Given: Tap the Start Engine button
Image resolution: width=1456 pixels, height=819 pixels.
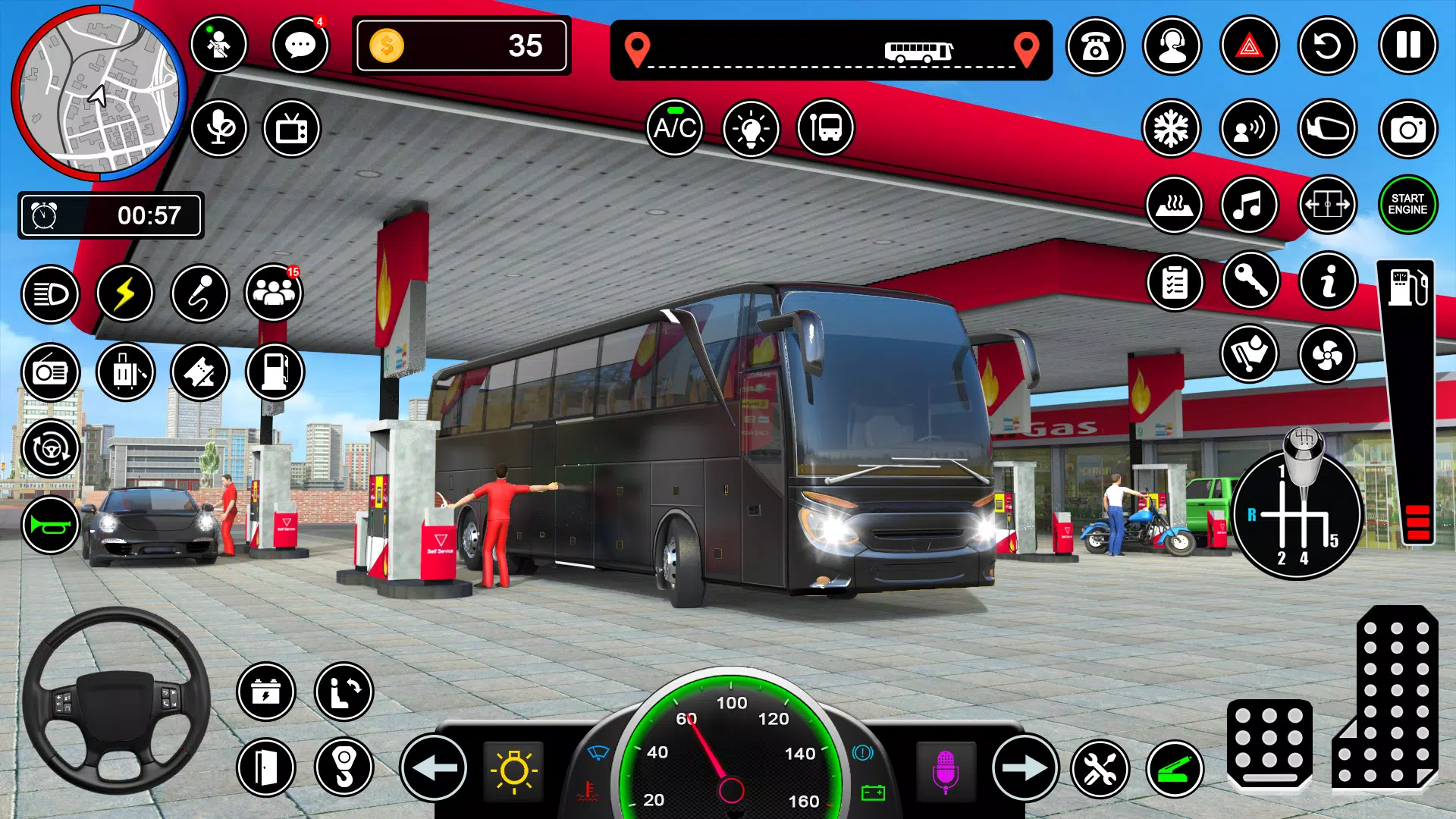Looking at the screenshot, I should coord(1407,206).
